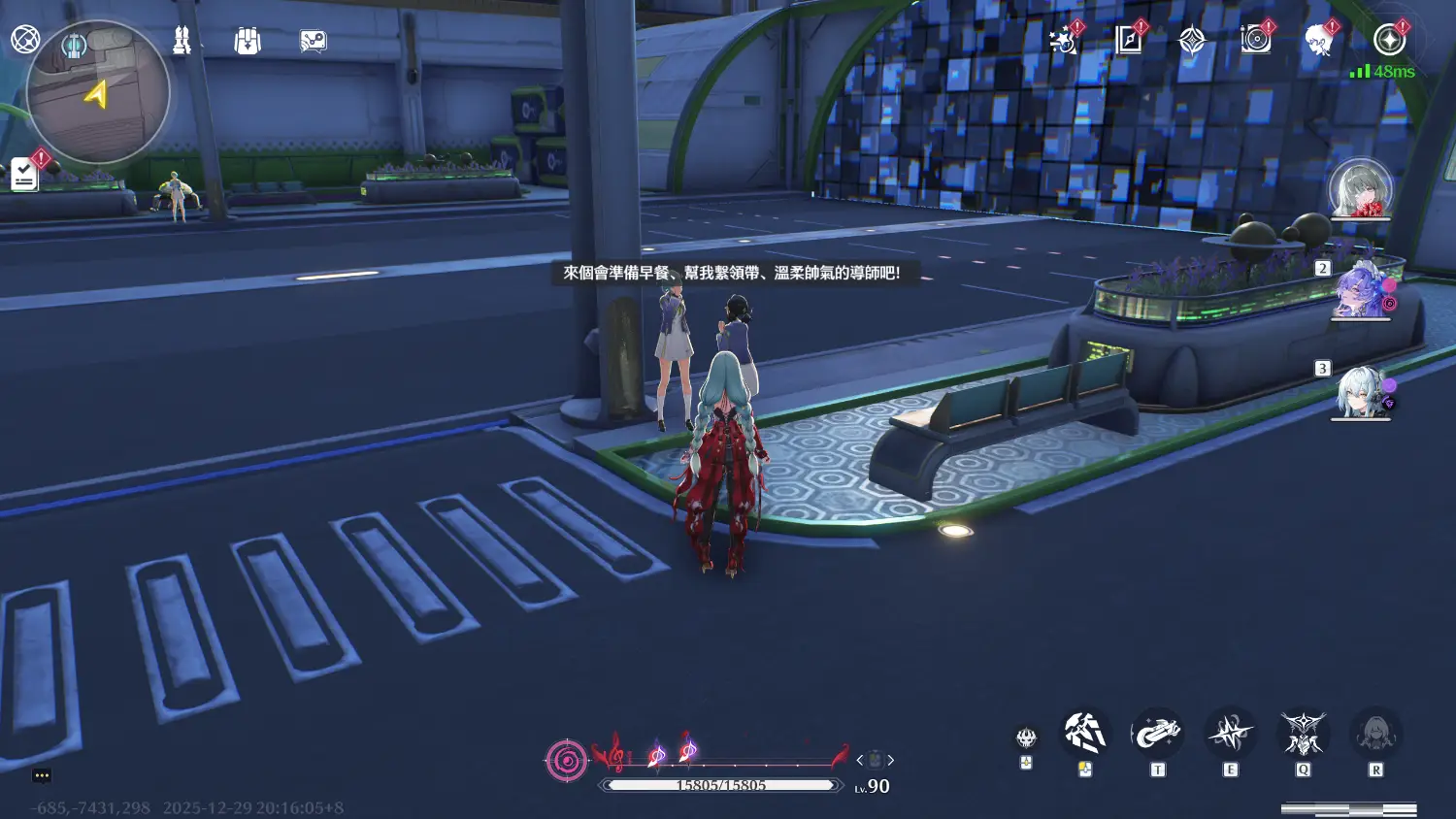Use the basic attack slash icon
This screenshot has width=1456, height=819.
point(1084,734)
